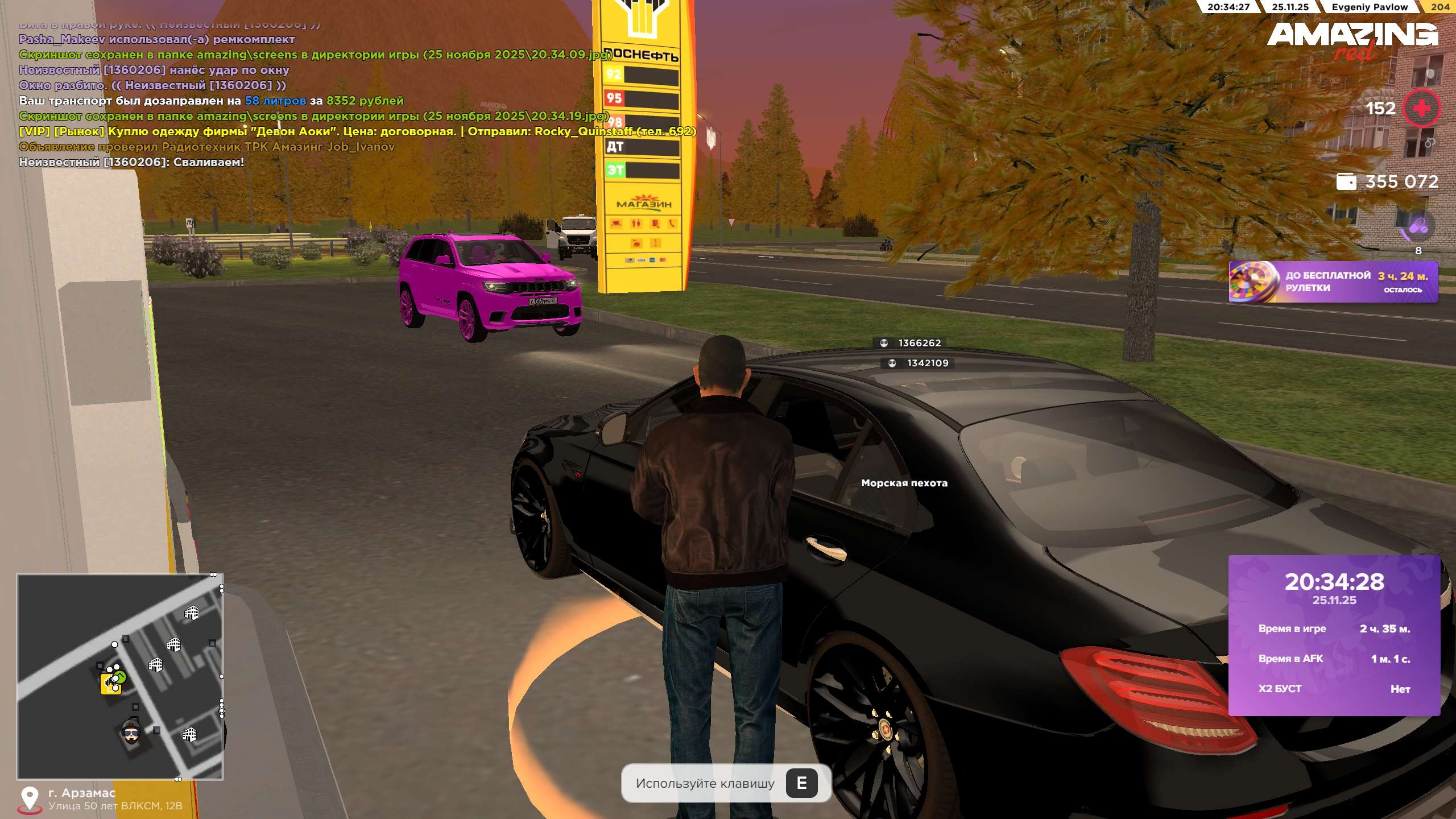Image resolution: width=1456 pixels, height=819 pixels.
Task: Click the mustached face marker on the minimap
Action: 131,731
